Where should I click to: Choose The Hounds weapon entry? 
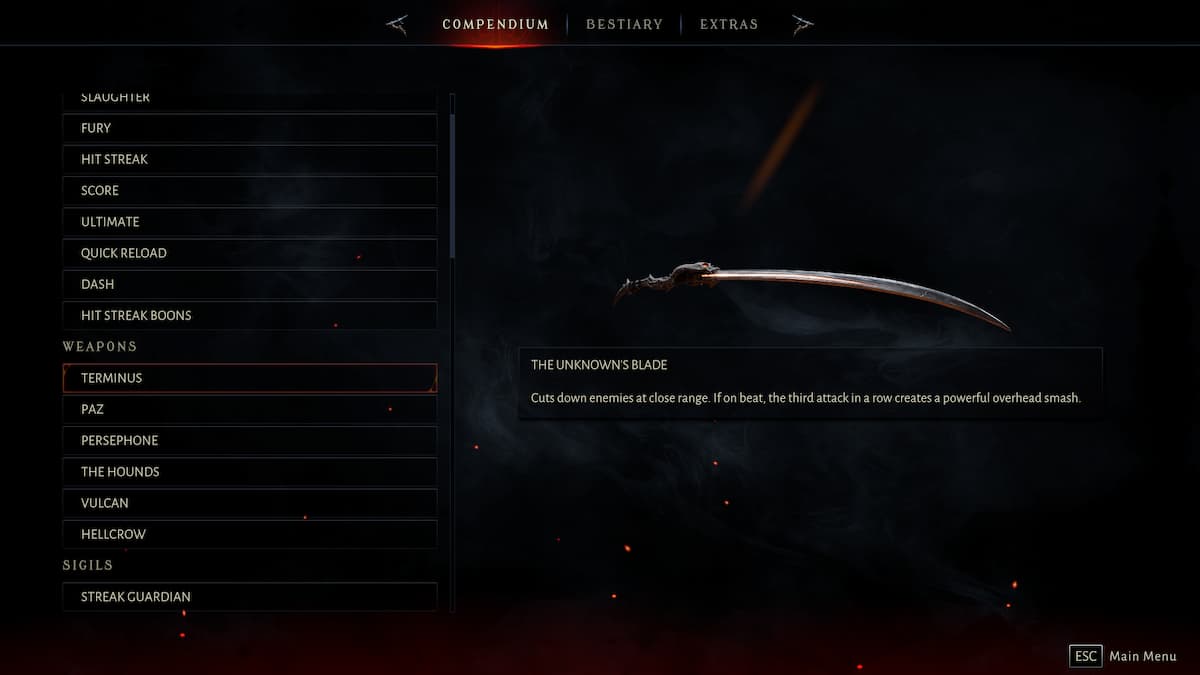pos(249,471)
